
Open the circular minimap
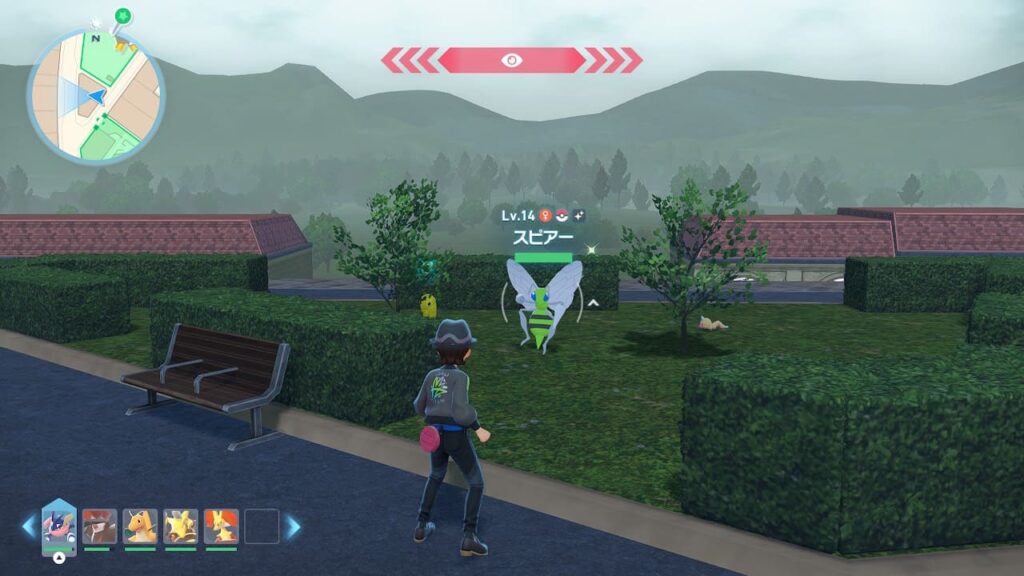96,97
